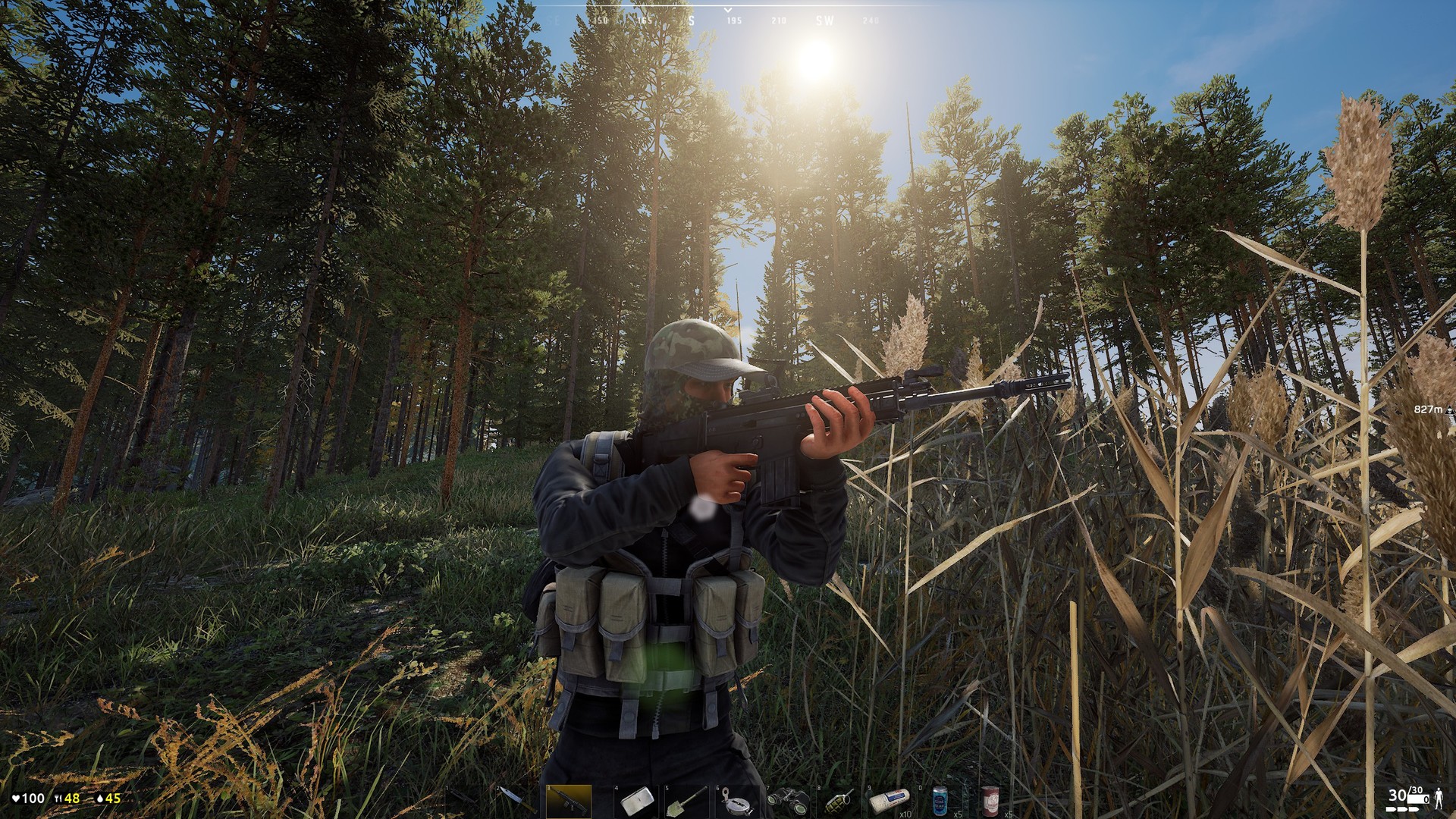Use the bandage stack in slot 9
Viewport: 1456px width, 819px height.
(x=891, y=802)
